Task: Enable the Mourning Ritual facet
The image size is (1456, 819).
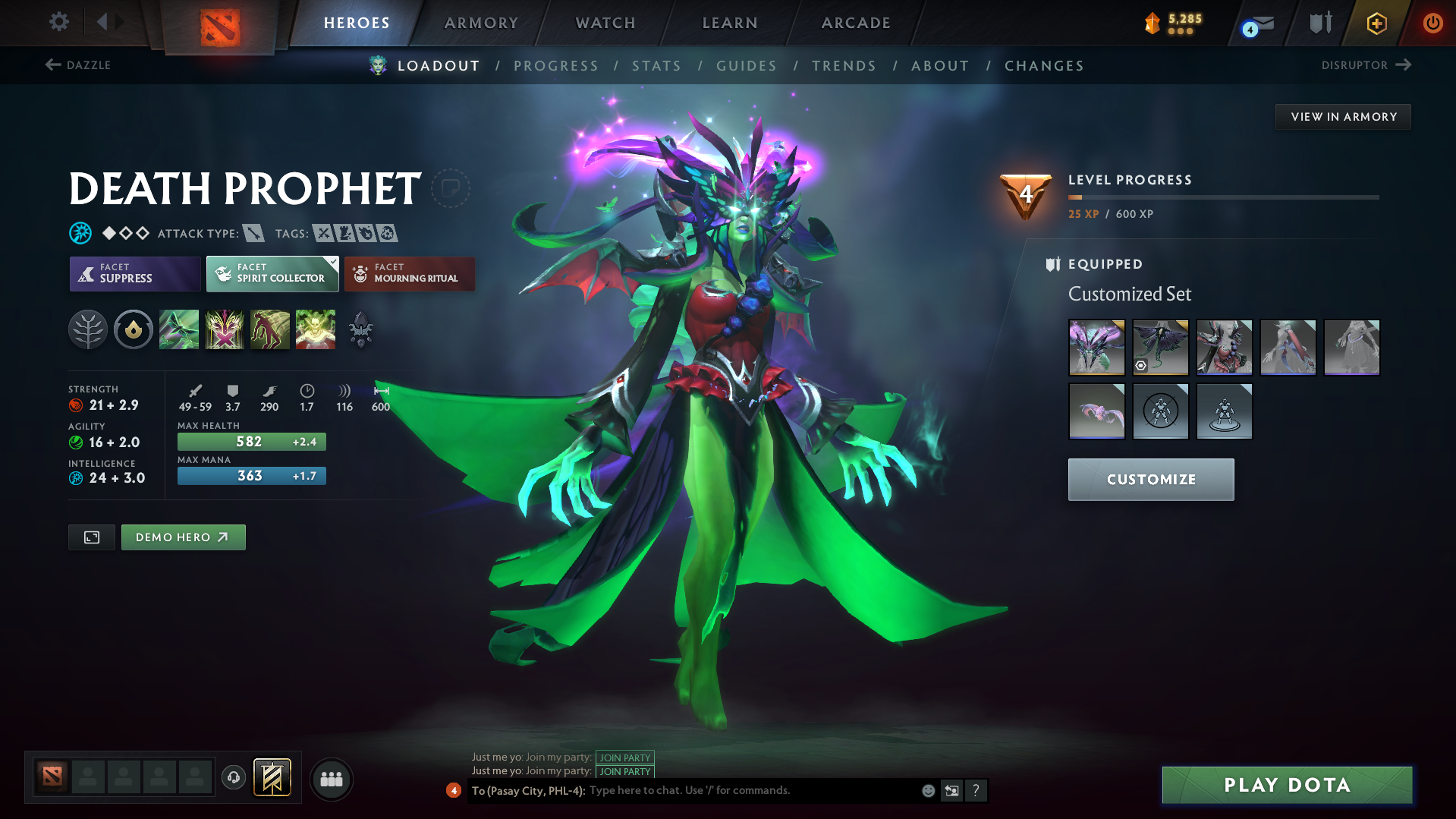Action: click(409, 273)
